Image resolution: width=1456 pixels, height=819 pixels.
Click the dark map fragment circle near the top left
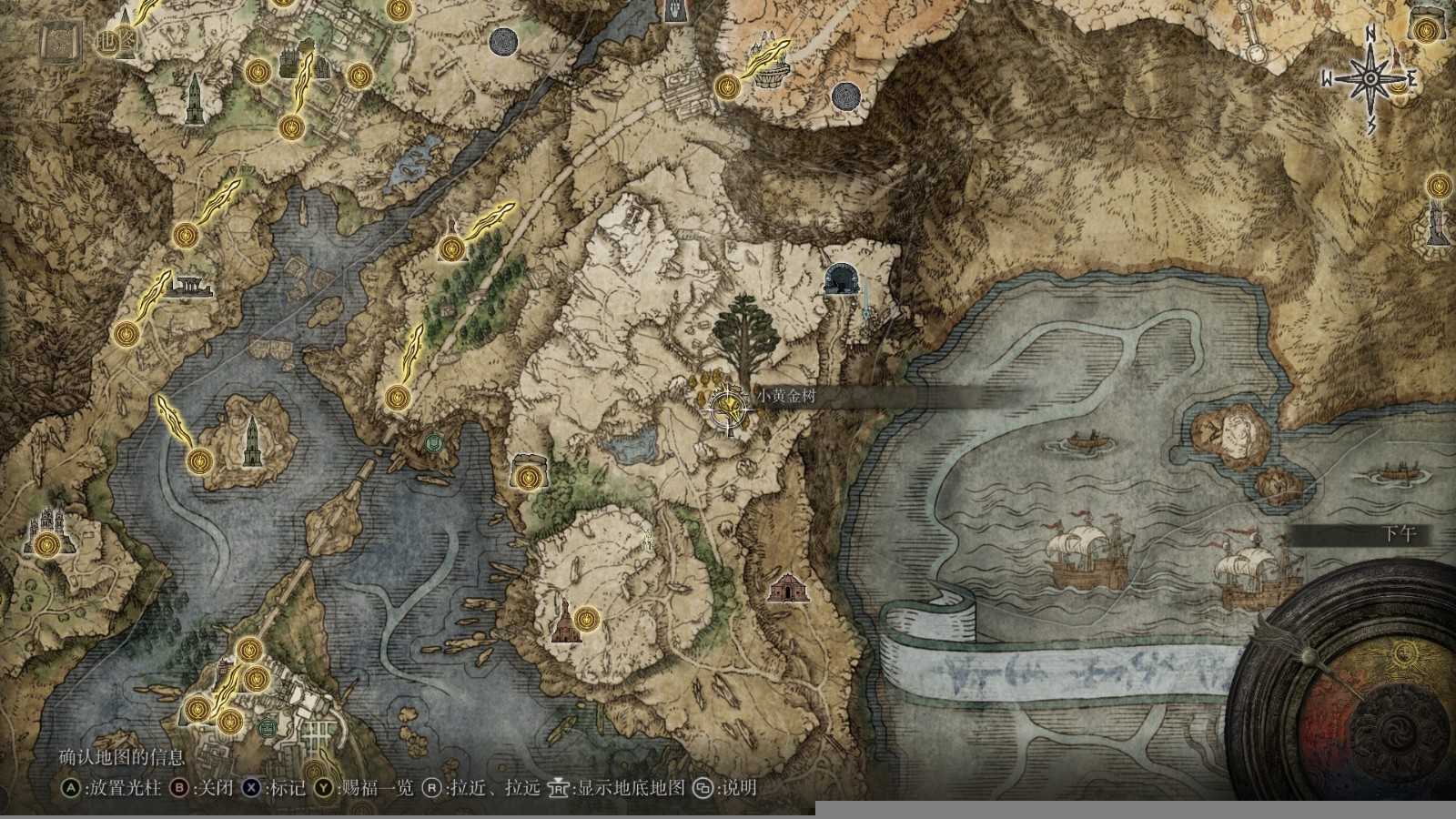tap(503, 41)
